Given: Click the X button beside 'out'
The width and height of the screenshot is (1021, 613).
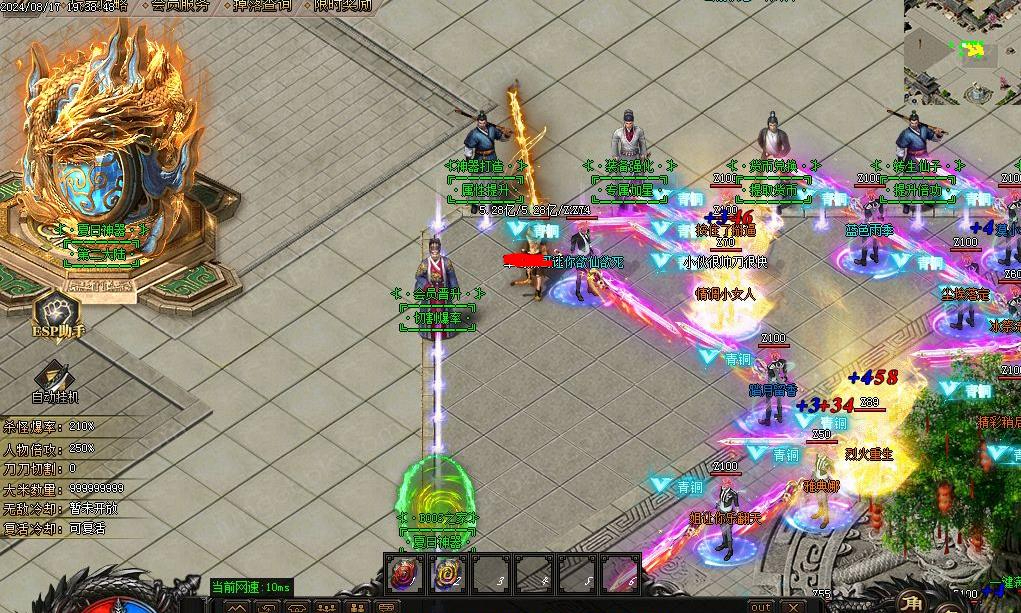Looking at the screenshot, I should [x=792, y=606].
